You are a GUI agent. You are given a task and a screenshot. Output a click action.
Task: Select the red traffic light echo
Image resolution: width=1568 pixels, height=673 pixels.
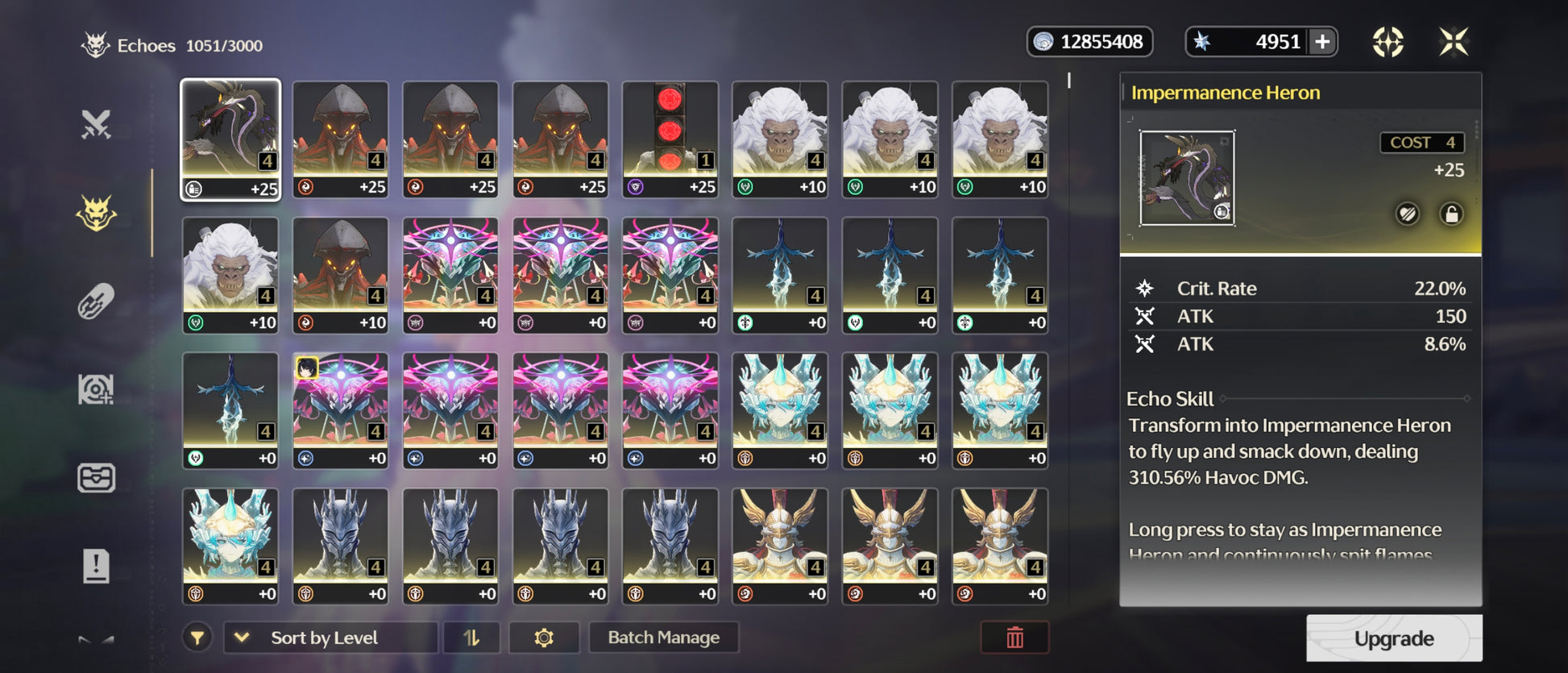click(670, 139)
